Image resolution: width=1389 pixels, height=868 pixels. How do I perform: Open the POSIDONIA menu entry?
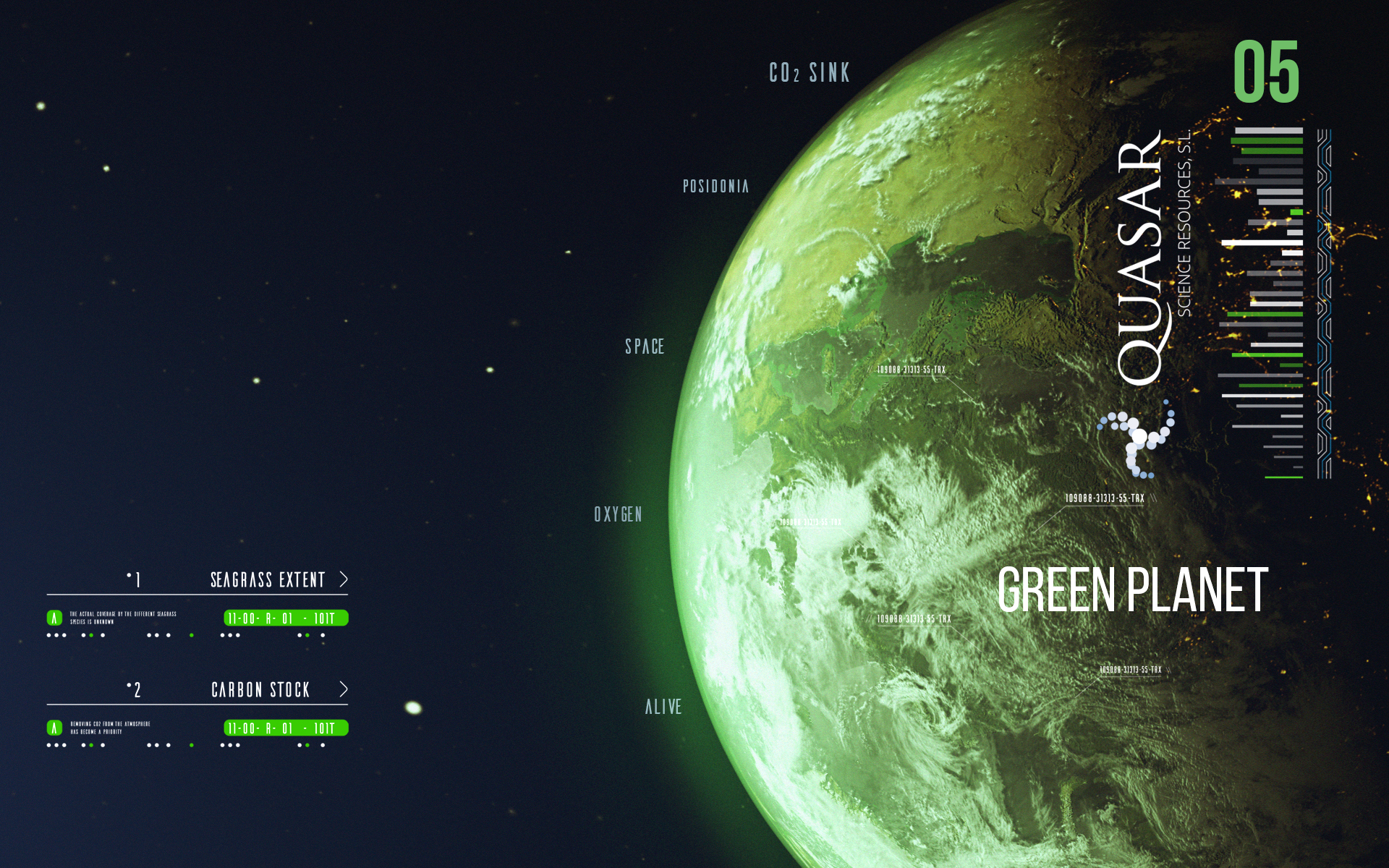[x=715, y=187]
